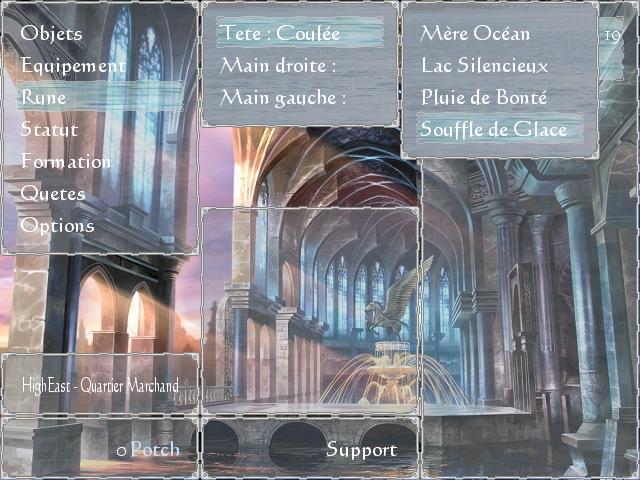
Task: Select the Pluie de Bonté spell
Action: pyautogui.click(x=484, y=98)
